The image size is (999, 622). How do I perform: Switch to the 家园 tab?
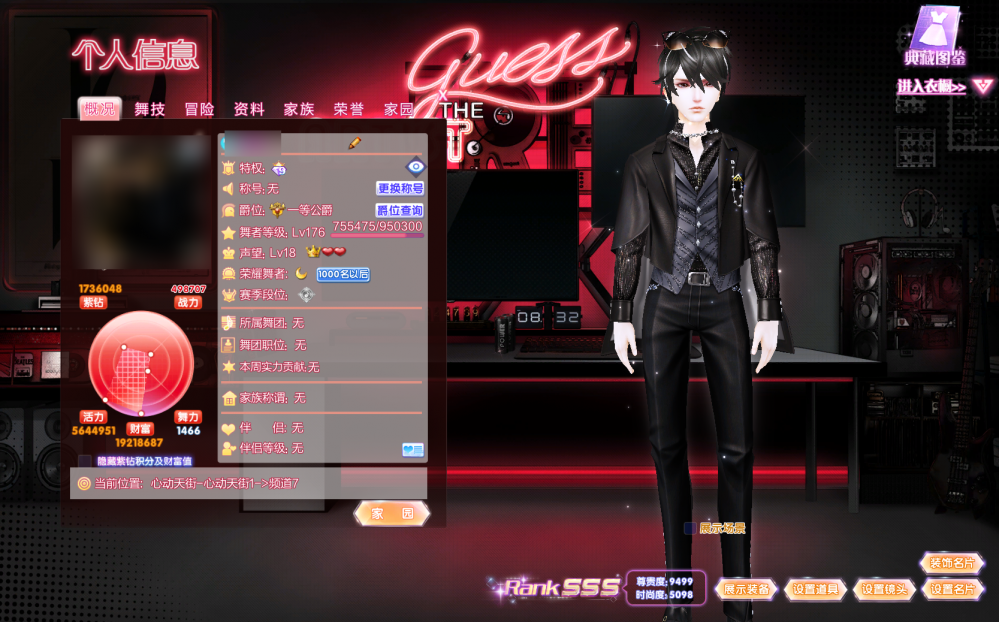(x=399, y=110)
